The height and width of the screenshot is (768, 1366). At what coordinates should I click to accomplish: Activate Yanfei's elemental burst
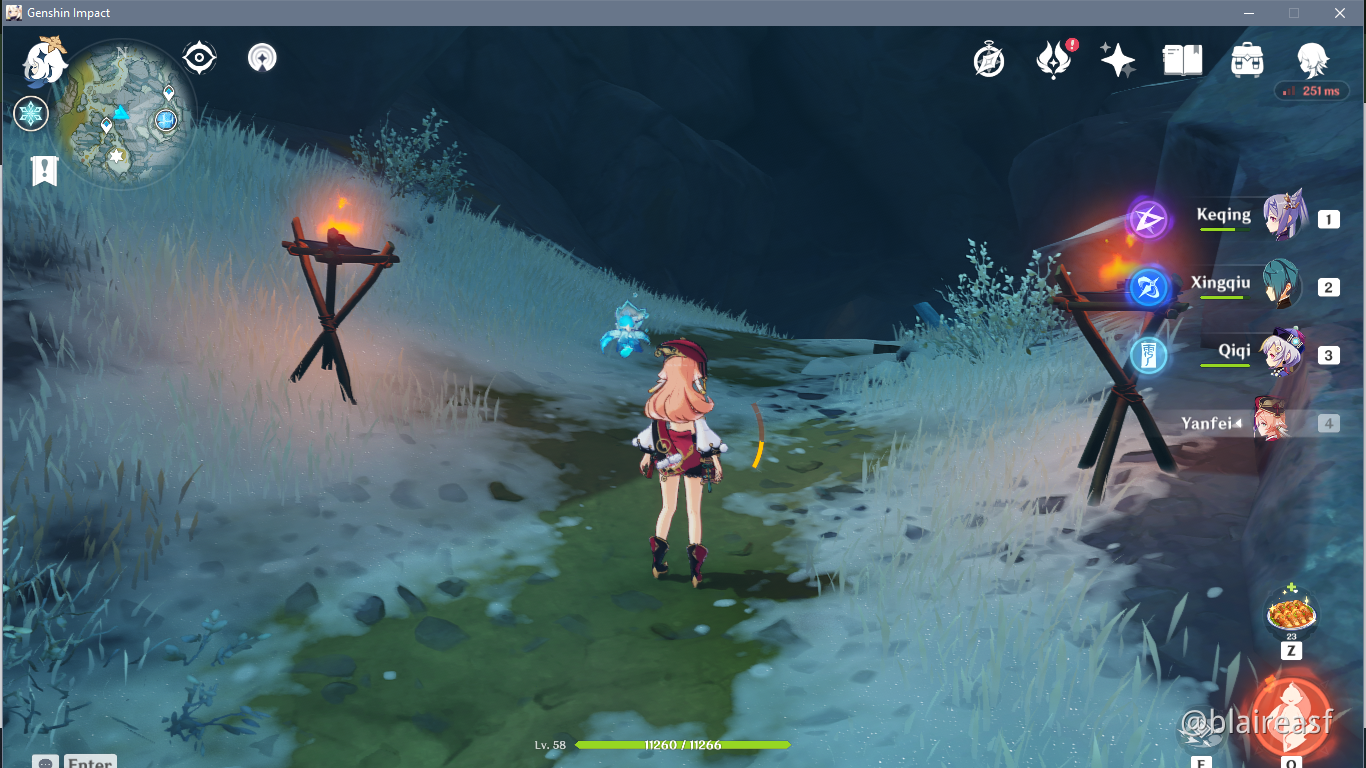(x=1291, y=711)
